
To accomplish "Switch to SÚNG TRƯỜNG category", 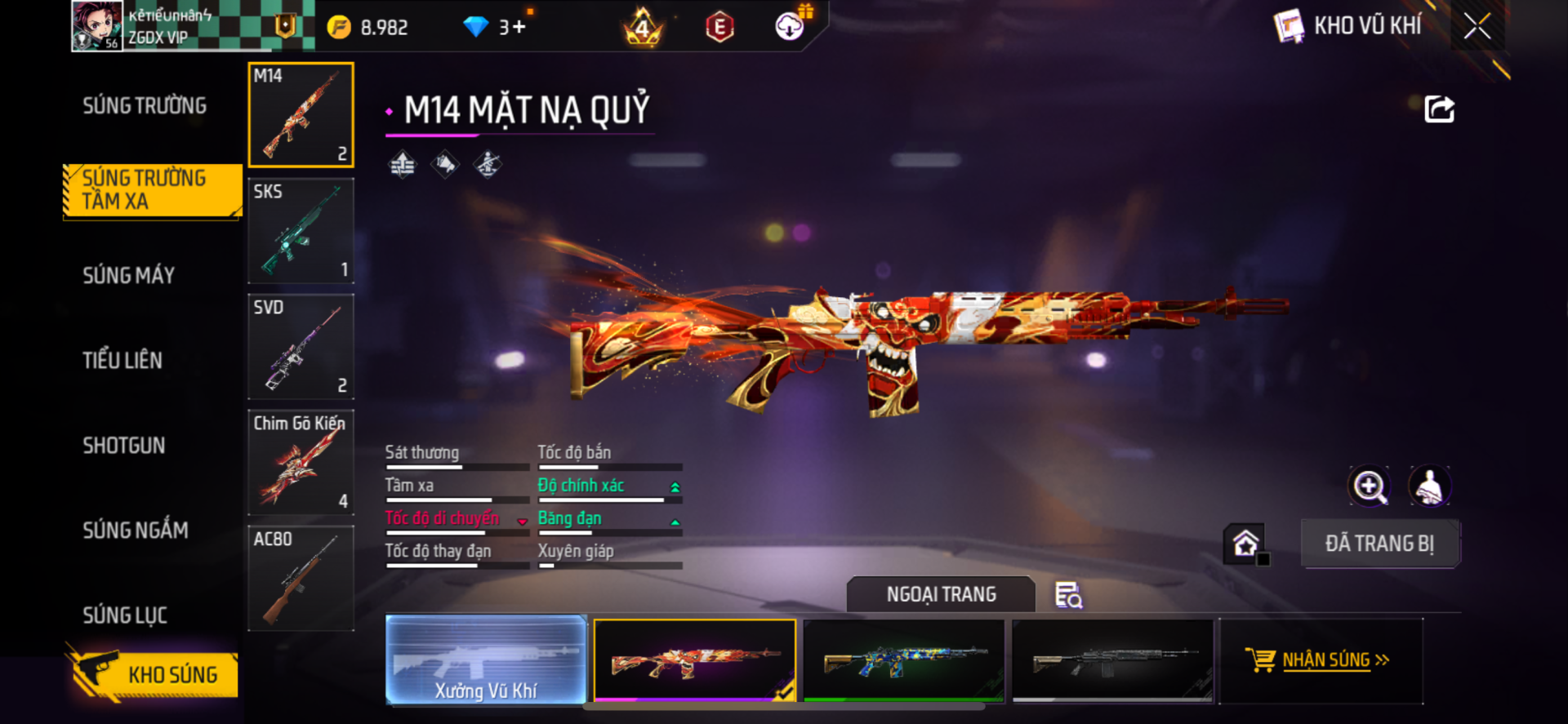I will coord(145,106).
